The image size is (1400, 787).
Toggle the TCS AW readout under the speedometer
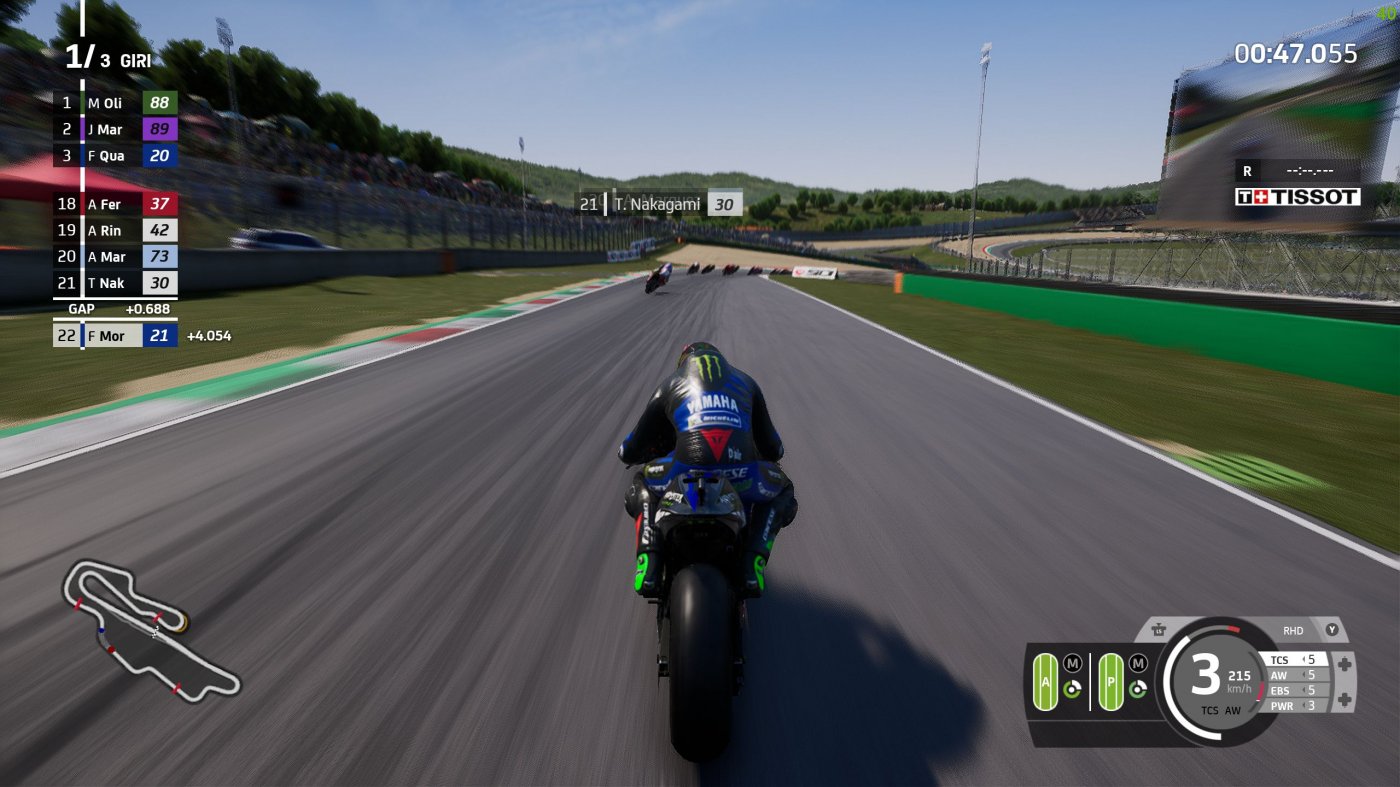pyautogui.click(x=1221, y=710)
